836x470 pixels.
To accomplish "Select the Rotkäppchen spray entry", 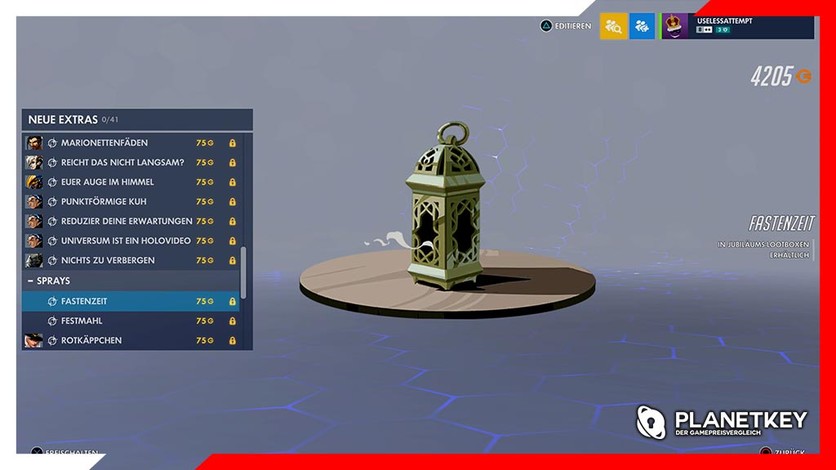I will 130,340.
